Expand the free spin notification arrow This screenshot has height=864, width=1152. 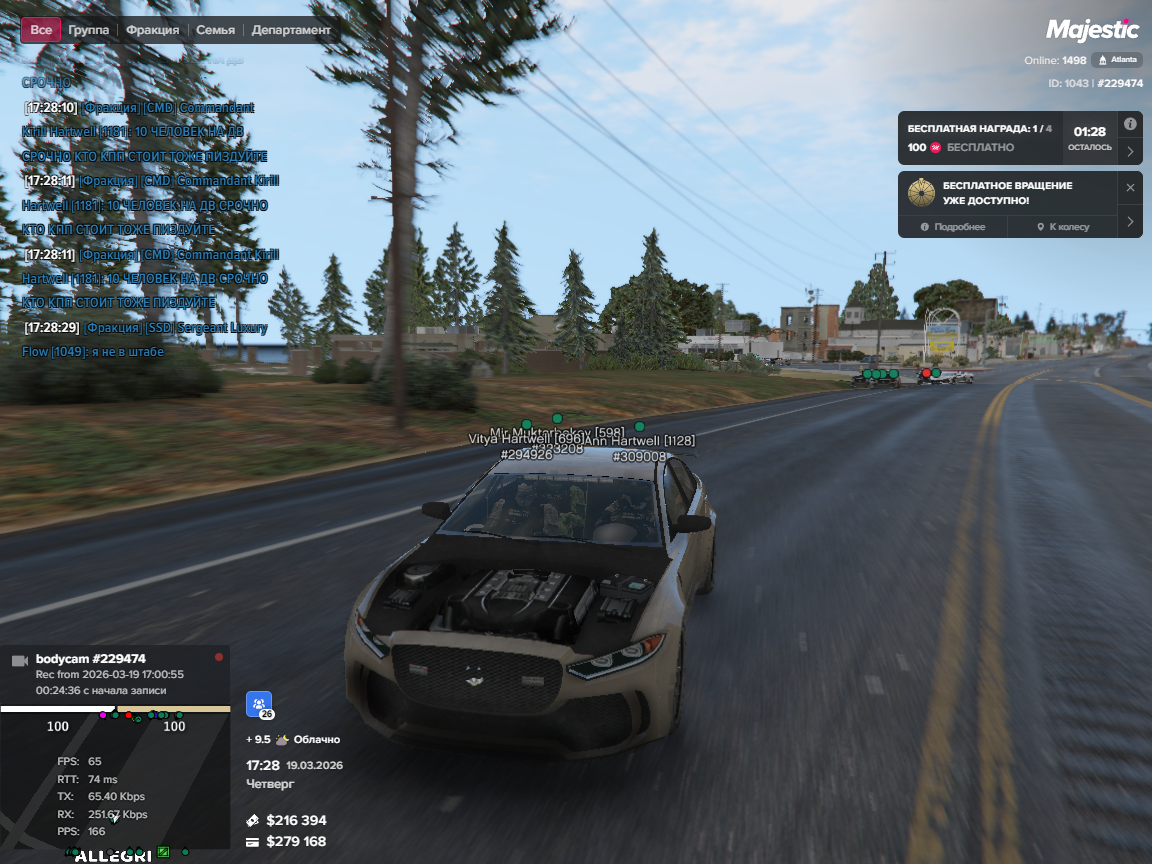(x=1130, y=221)
